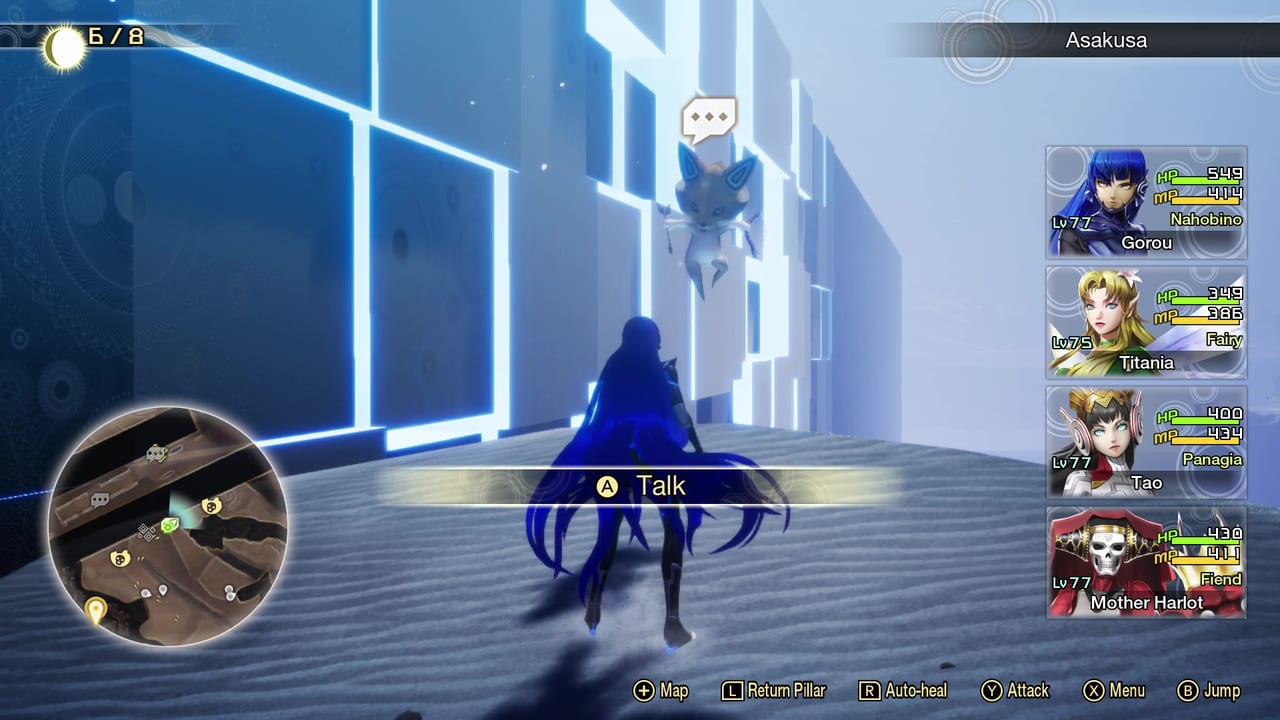Click the diamond cluster relic icon on the minimap
Viewport: 1280px width, 720px height.
146,533
